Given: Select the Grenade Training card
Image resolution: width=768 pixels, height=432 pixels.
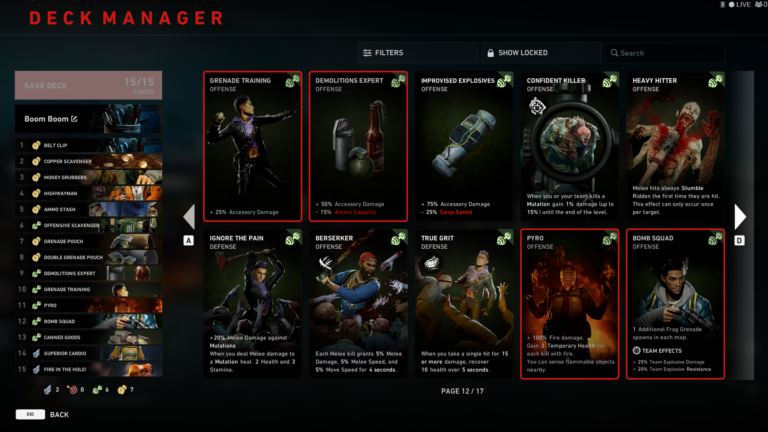Looking at the screenshot, I should click(x=252, y=146).
